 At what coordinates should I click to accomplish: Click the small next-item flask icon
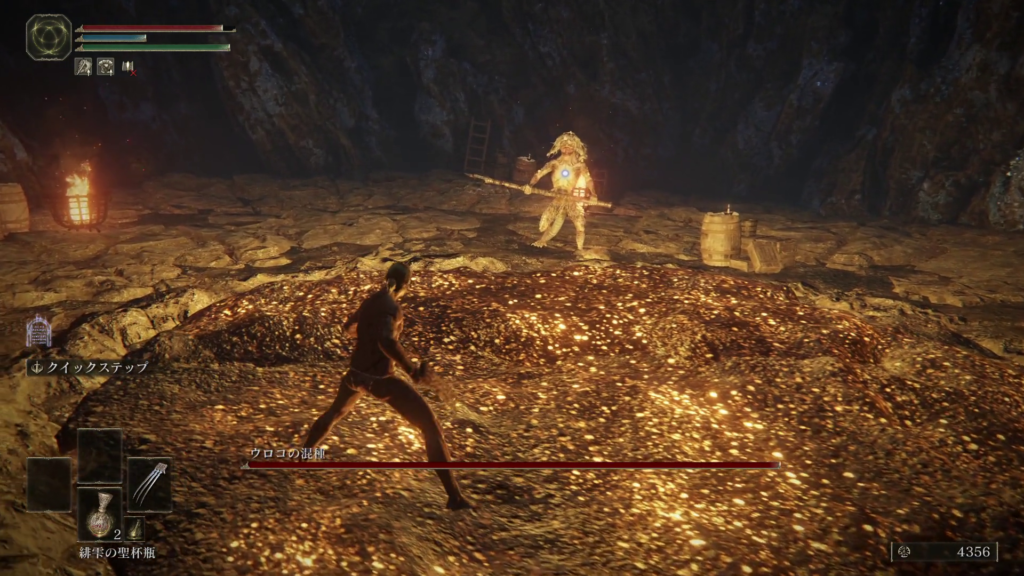coord(135,530)
